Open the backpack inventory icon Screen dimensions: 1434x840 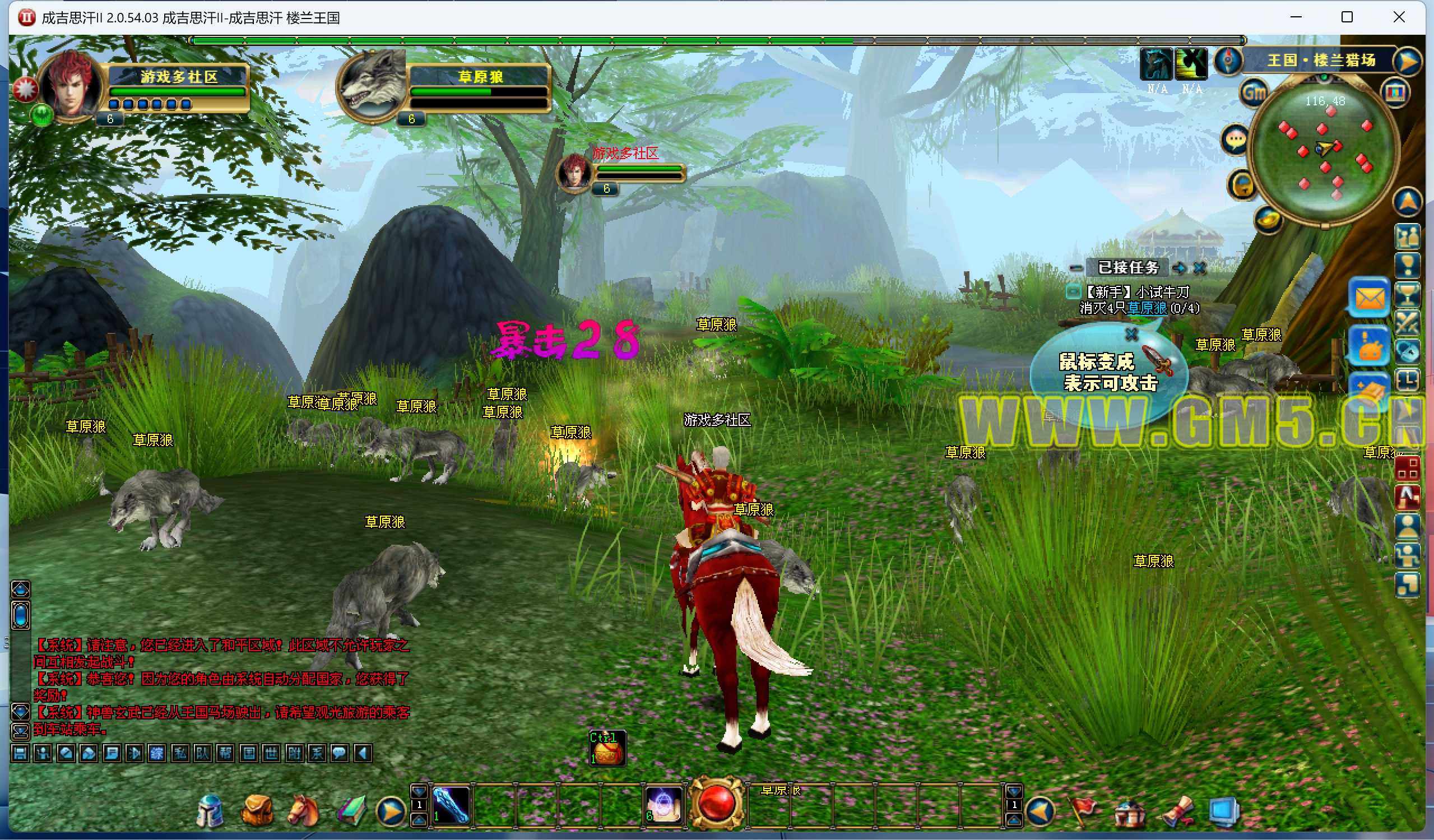257,810
